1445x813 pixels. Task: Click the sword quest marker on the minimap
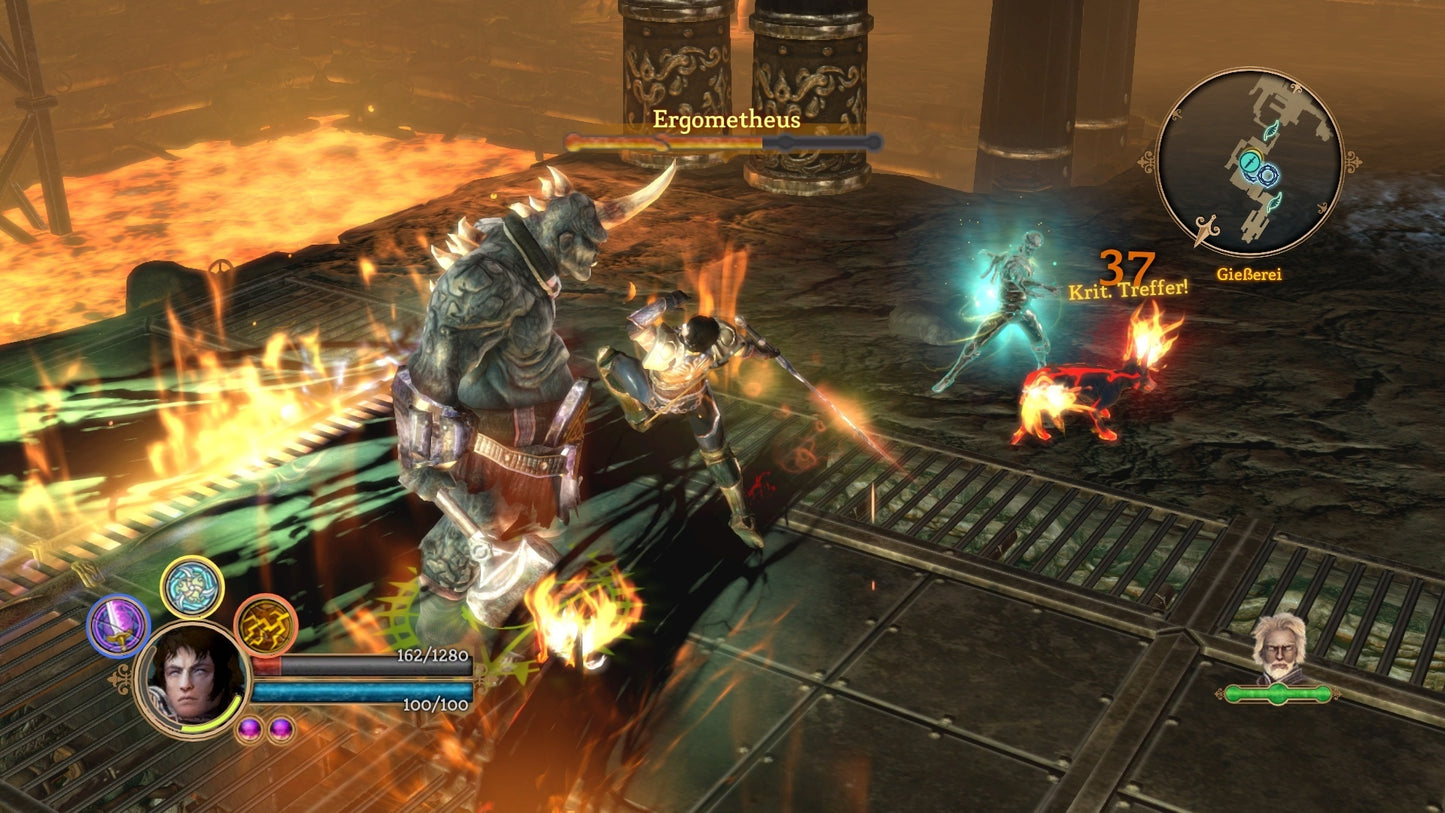point(1250,162)
